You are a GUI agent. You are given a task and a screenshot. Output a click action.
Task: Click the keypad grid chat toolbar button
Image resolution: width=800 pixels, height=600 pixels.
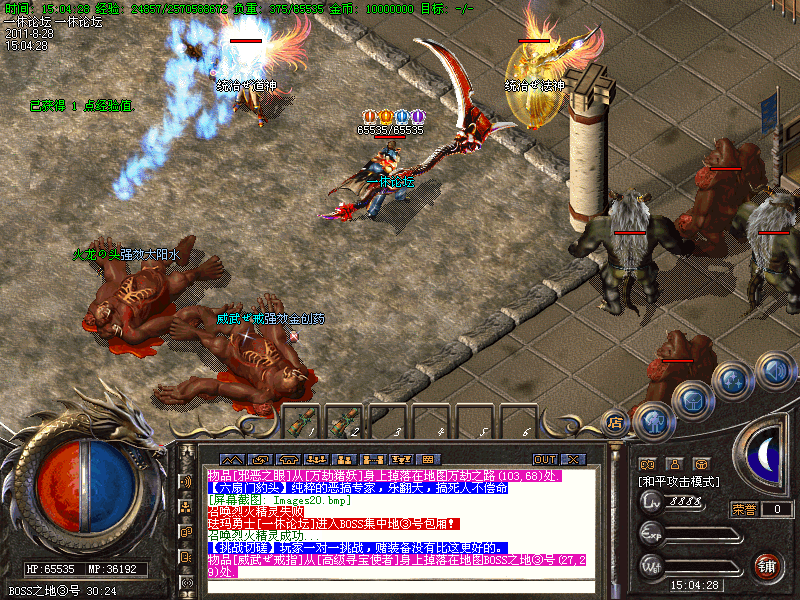point(429,459)
